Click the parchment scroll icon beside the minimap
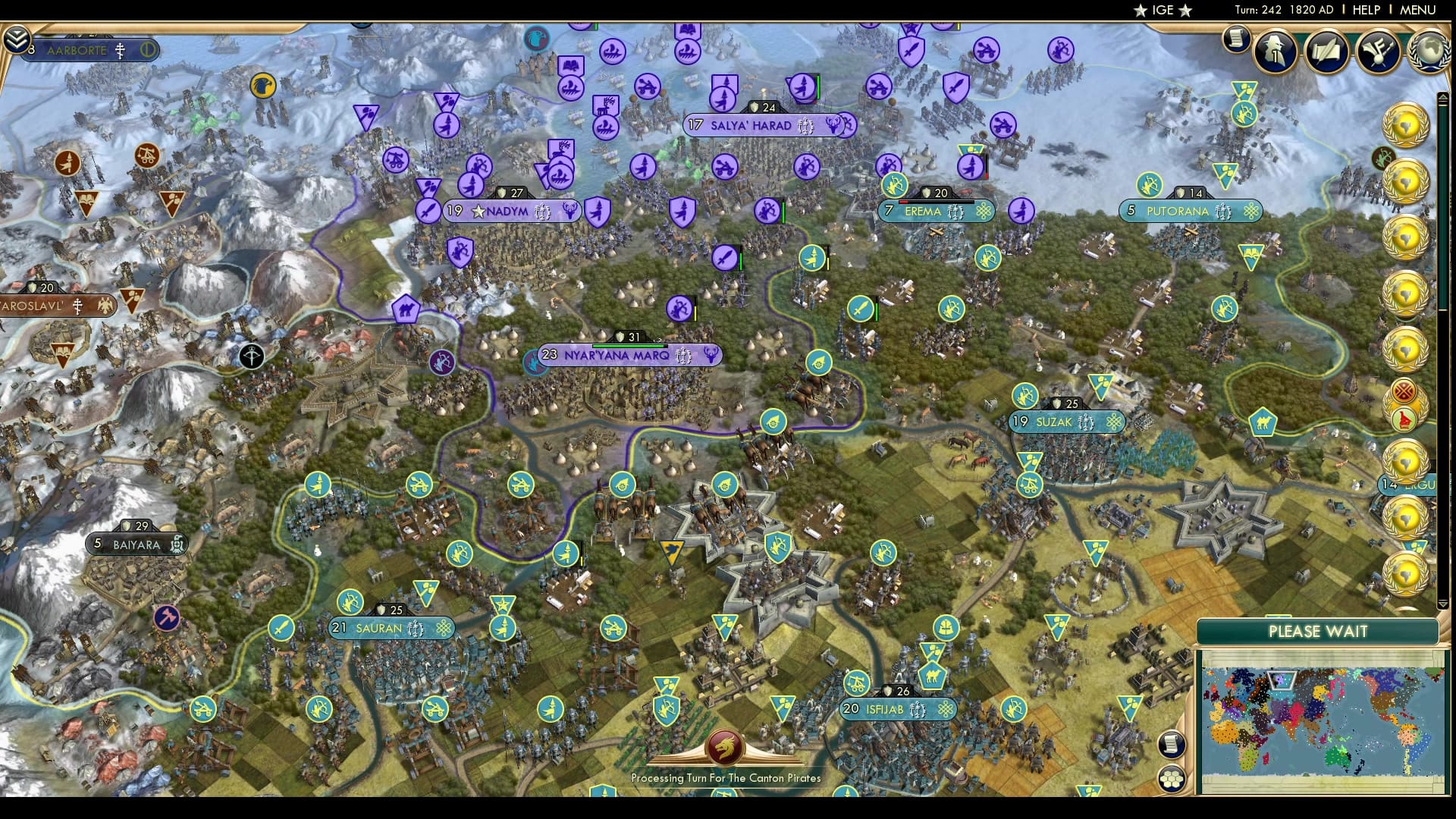Image resolution: width=1456 pixels, height=819 pixels. click(1172, 745)
